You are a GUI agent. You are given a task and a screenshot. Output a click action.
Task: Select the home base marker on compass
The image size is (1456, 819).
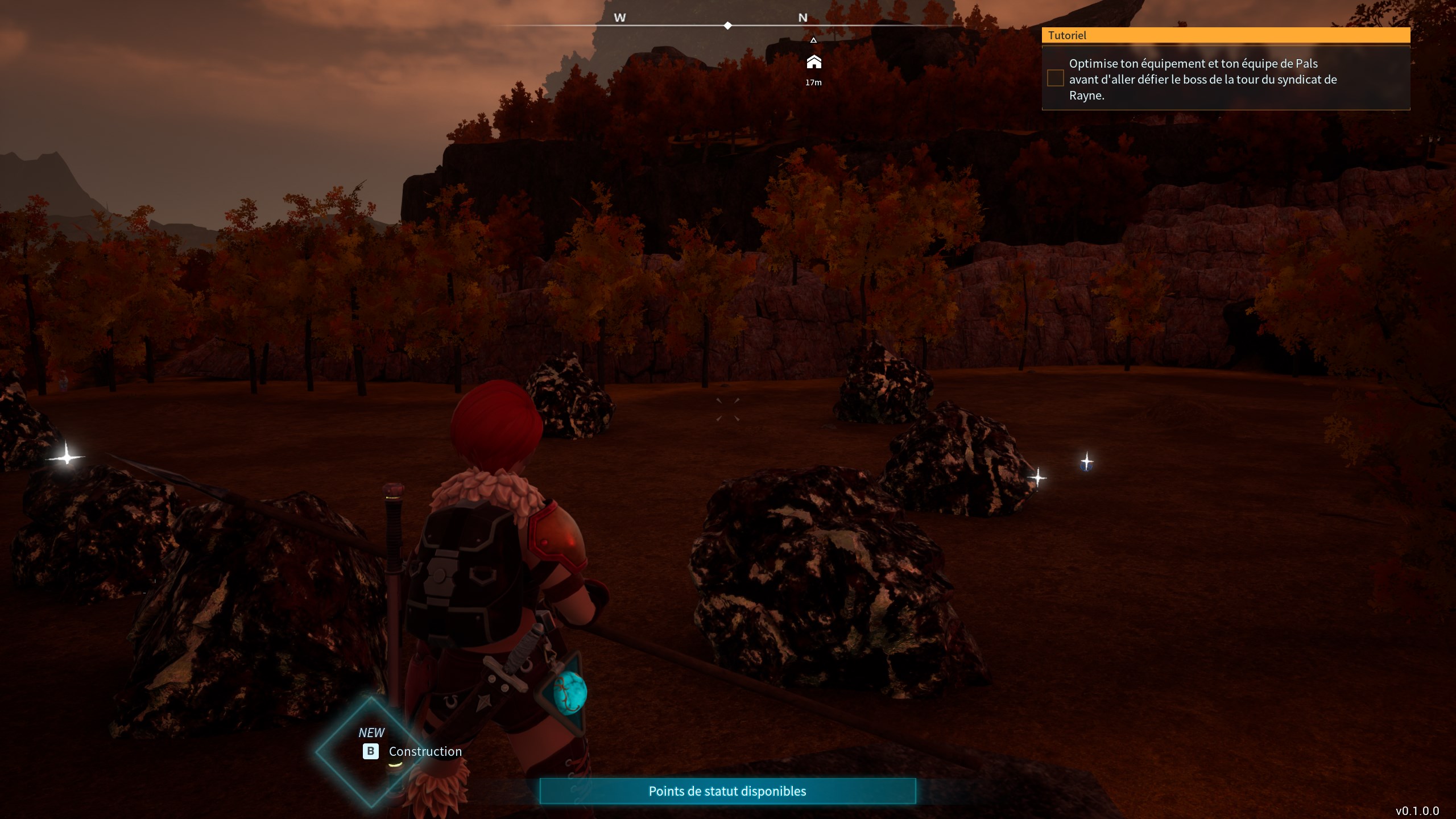pos(813,62)
